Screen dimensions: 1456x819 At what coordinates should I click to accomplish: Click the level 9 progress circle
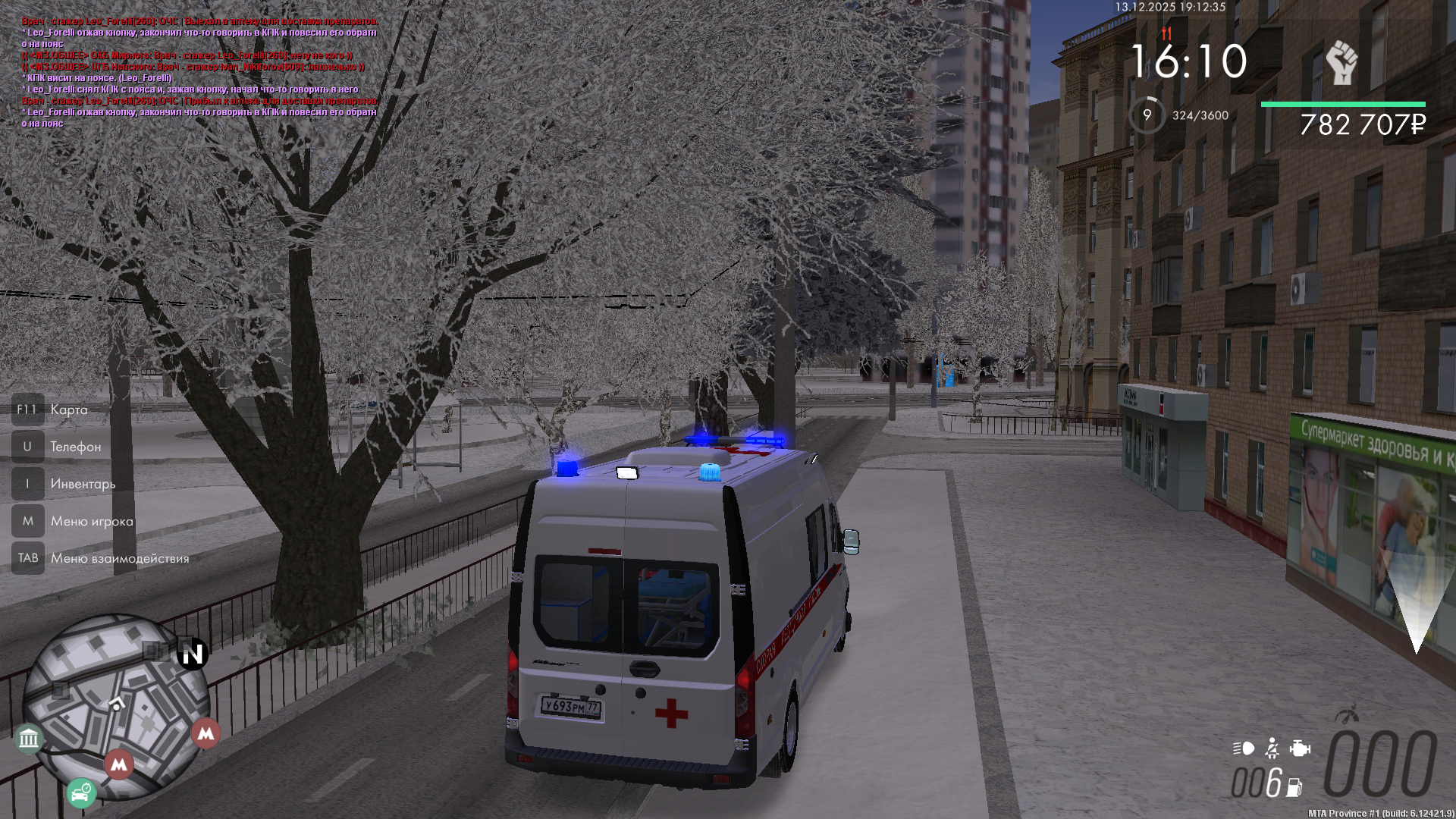click(x=1147, y=115)
